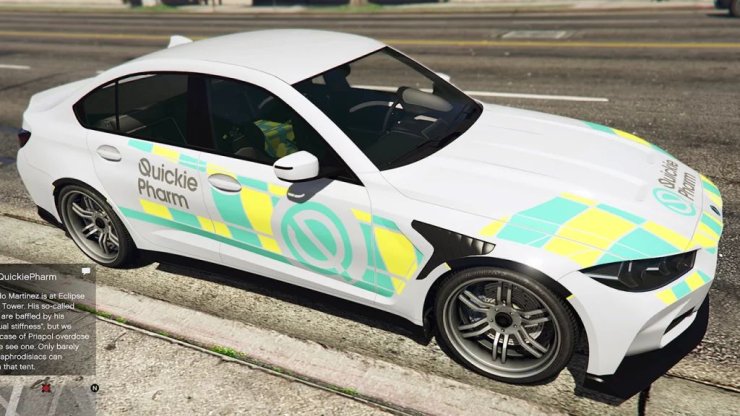Open the QuickiePharm message notification
The width and height of the screenshot is (740, 416).
[44, 318]
